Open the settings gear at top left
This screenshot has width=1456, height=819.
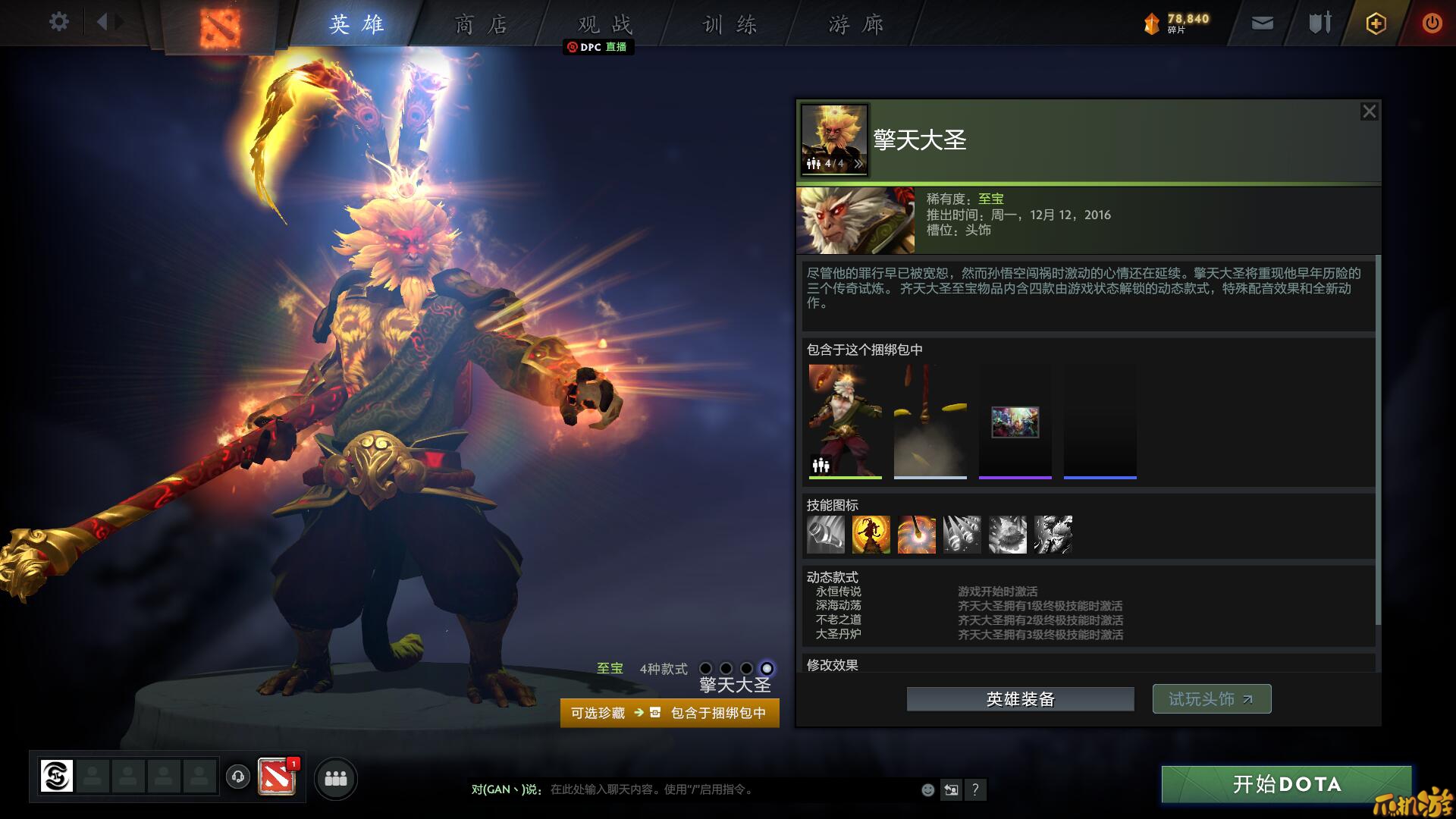(58, 22)
